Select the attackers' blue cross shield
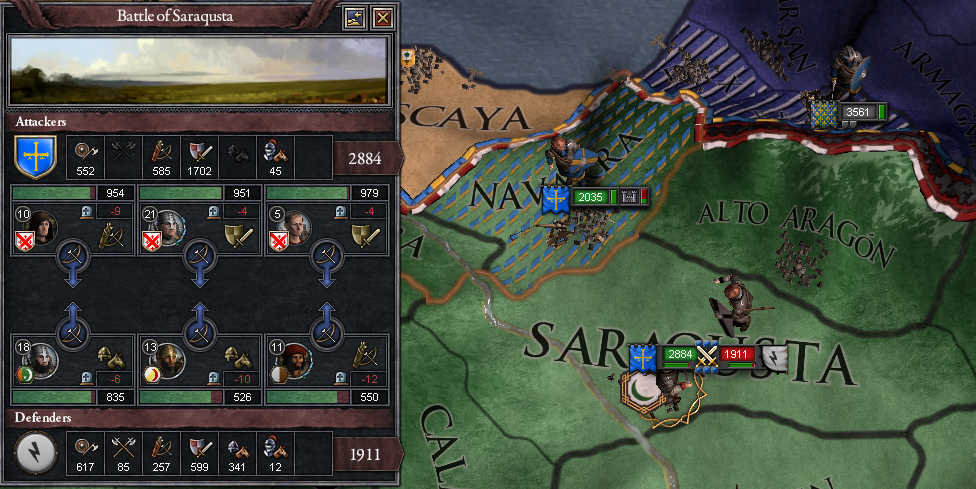 click(34, 158)
